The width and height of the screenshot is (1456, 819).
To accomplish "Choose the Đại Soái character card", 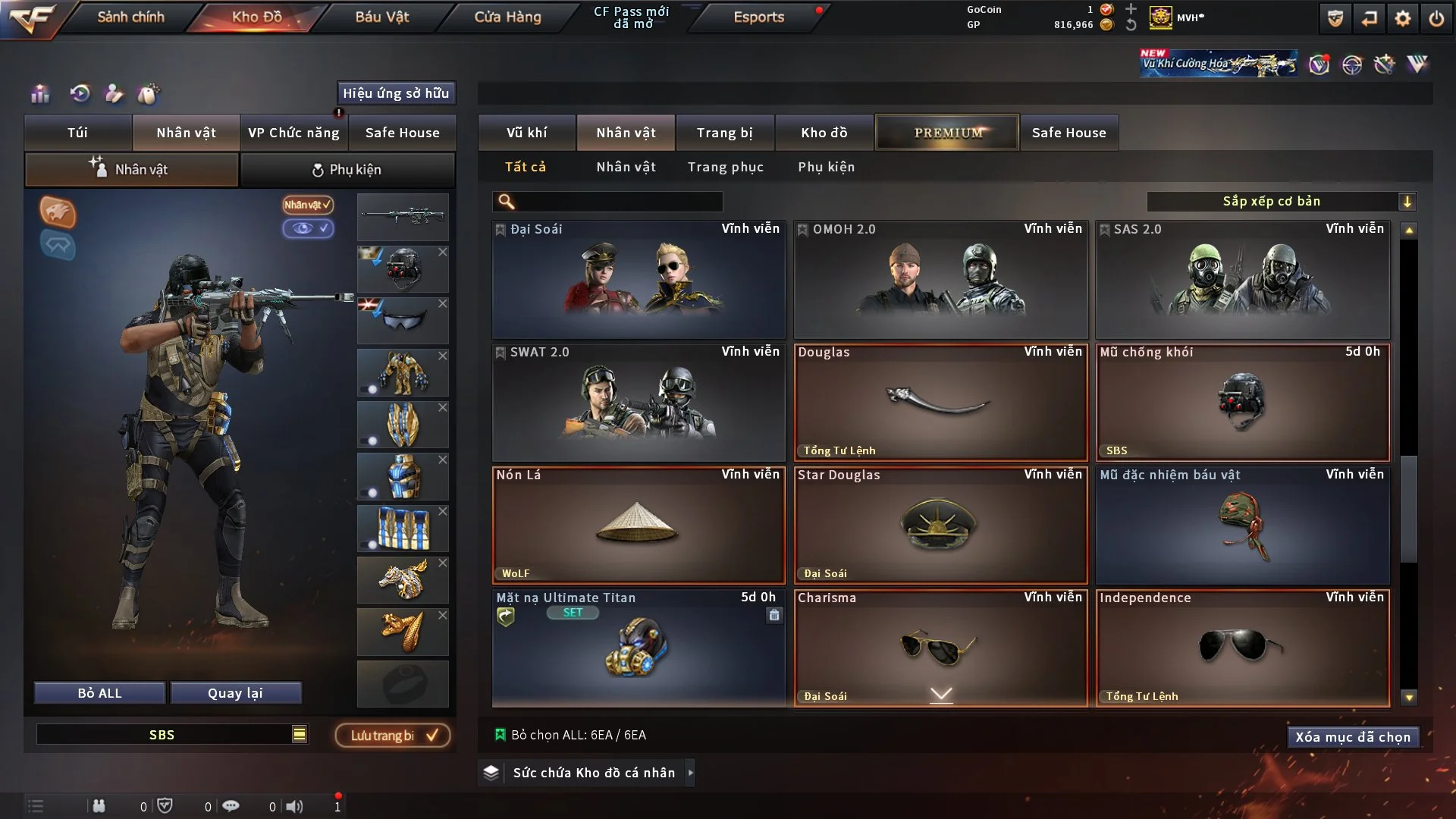I will pyautogui.click(x=638, y=279).
